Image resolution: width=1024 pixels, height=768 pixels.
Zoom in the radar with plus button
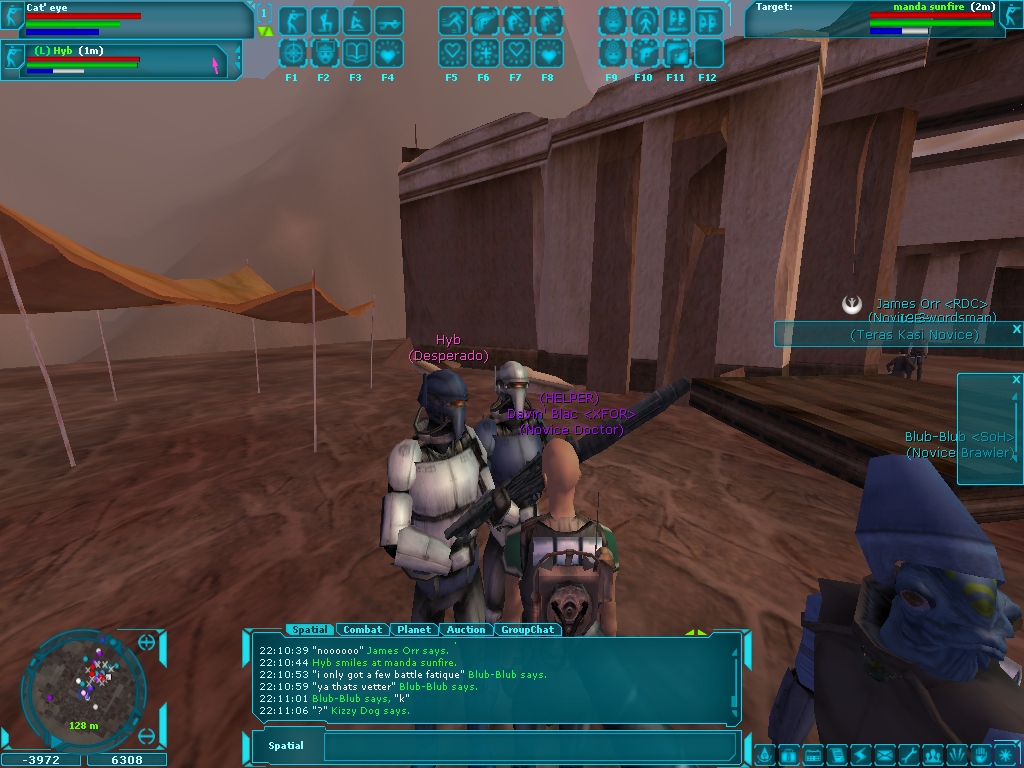(147, 643)
